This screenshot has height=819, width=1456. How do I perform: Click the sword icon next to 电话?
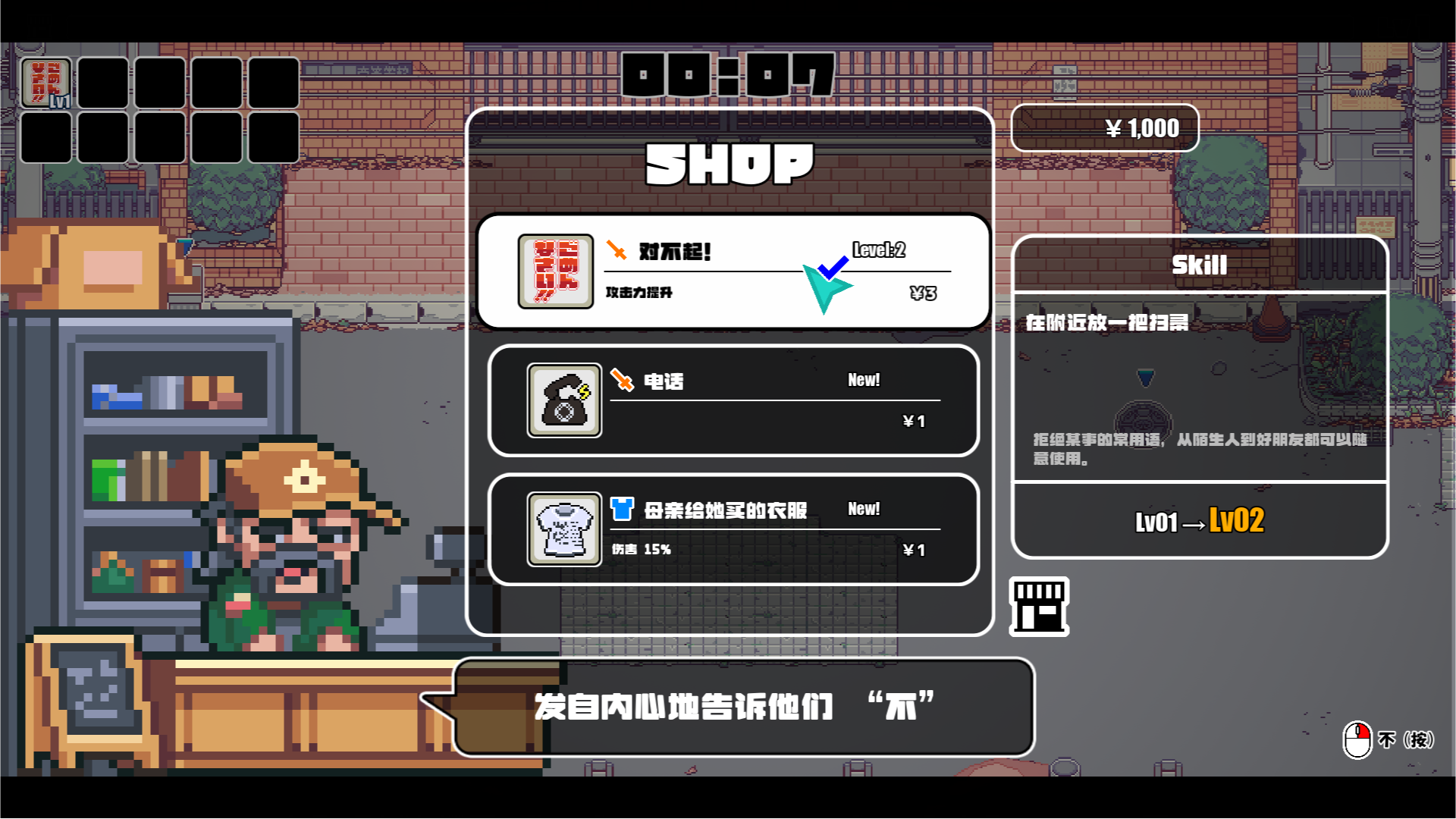(620, 380)
